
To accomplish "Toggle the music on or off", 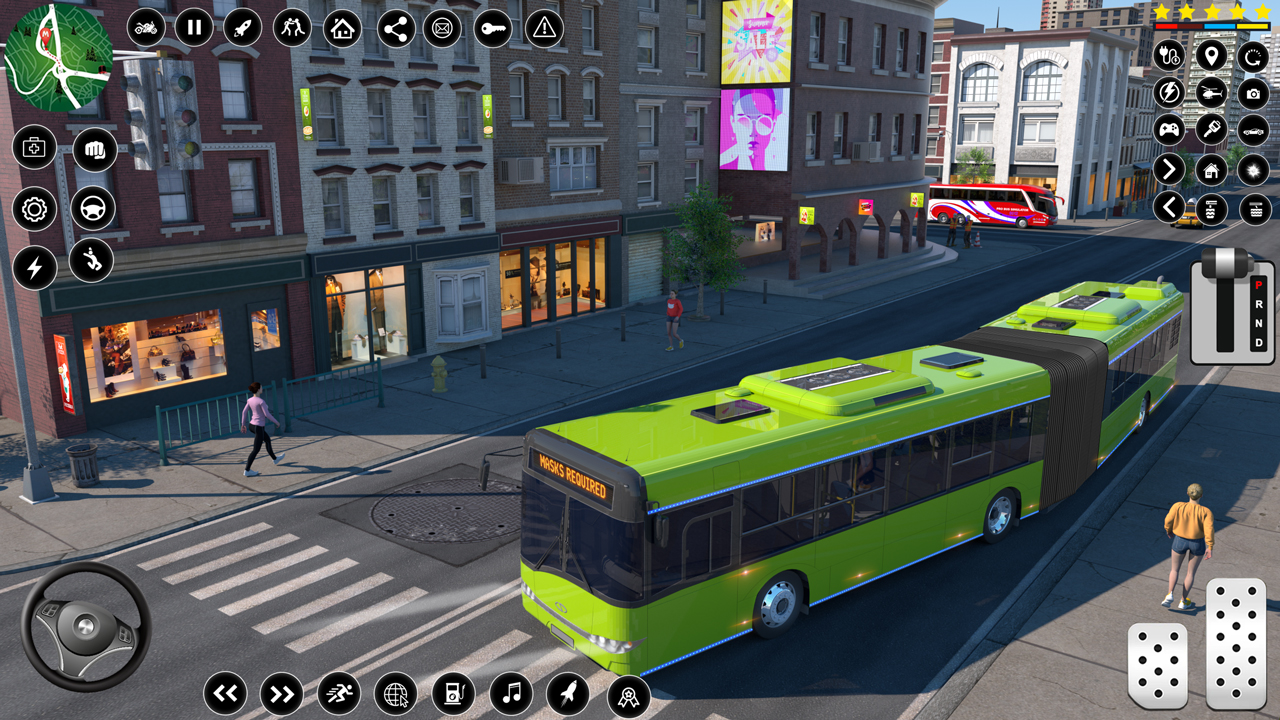I will pyautogui.click(x=510, y=691).
